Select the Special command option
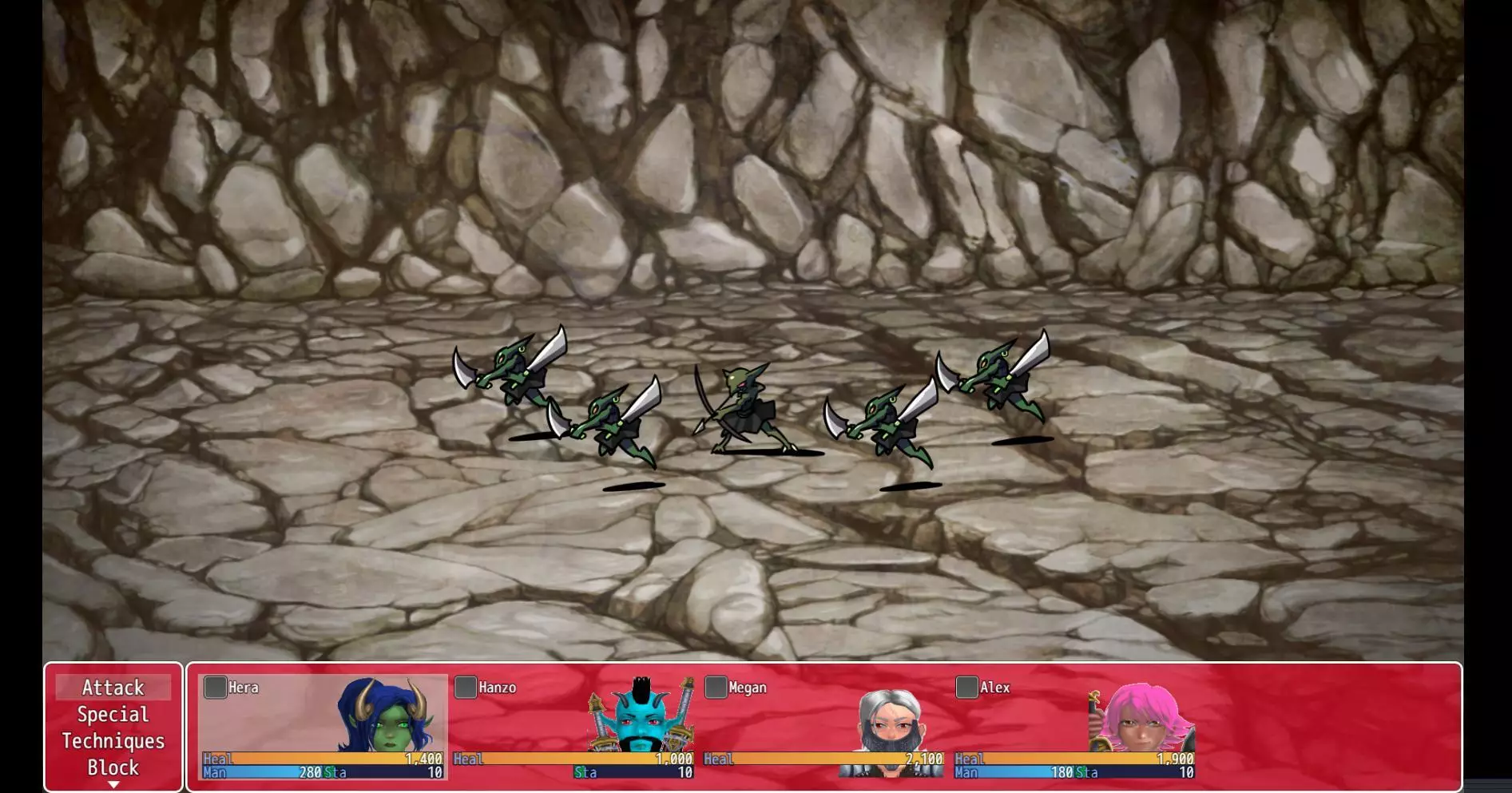1512x793 pixels. coord(114,715)
